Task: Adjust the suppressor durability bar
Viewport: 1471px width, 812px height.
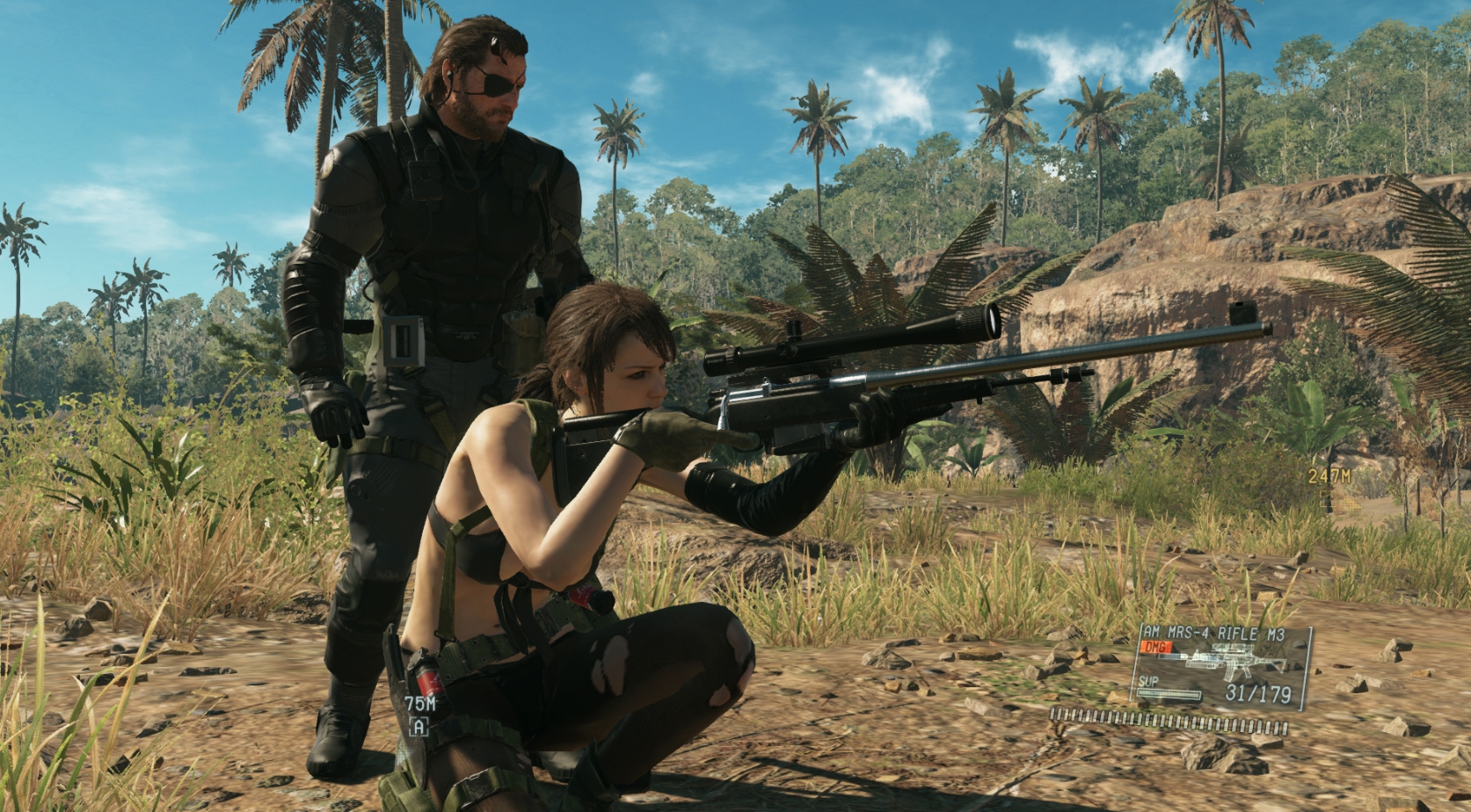Action: pyautogui.click(x=1168, y=694)
